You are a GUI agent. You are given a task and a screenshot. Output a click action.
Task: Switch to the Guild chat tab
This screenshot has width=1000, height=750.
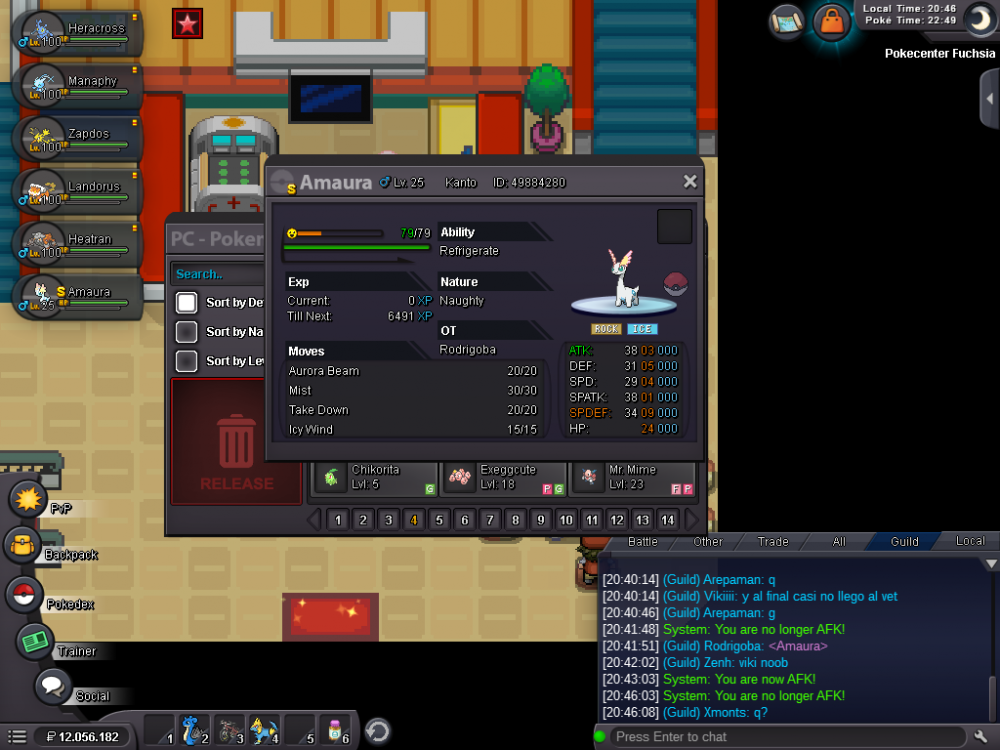(904, 541)
